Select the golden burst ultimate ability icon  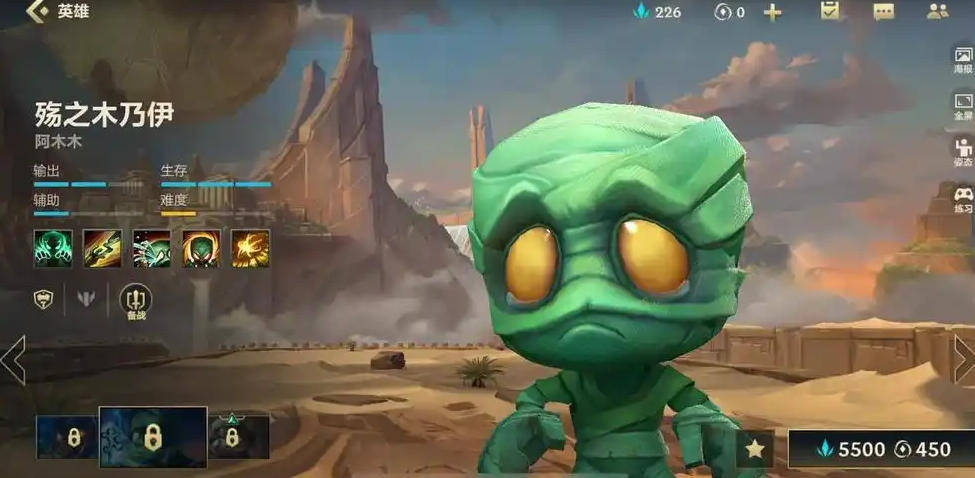(251, 249)
